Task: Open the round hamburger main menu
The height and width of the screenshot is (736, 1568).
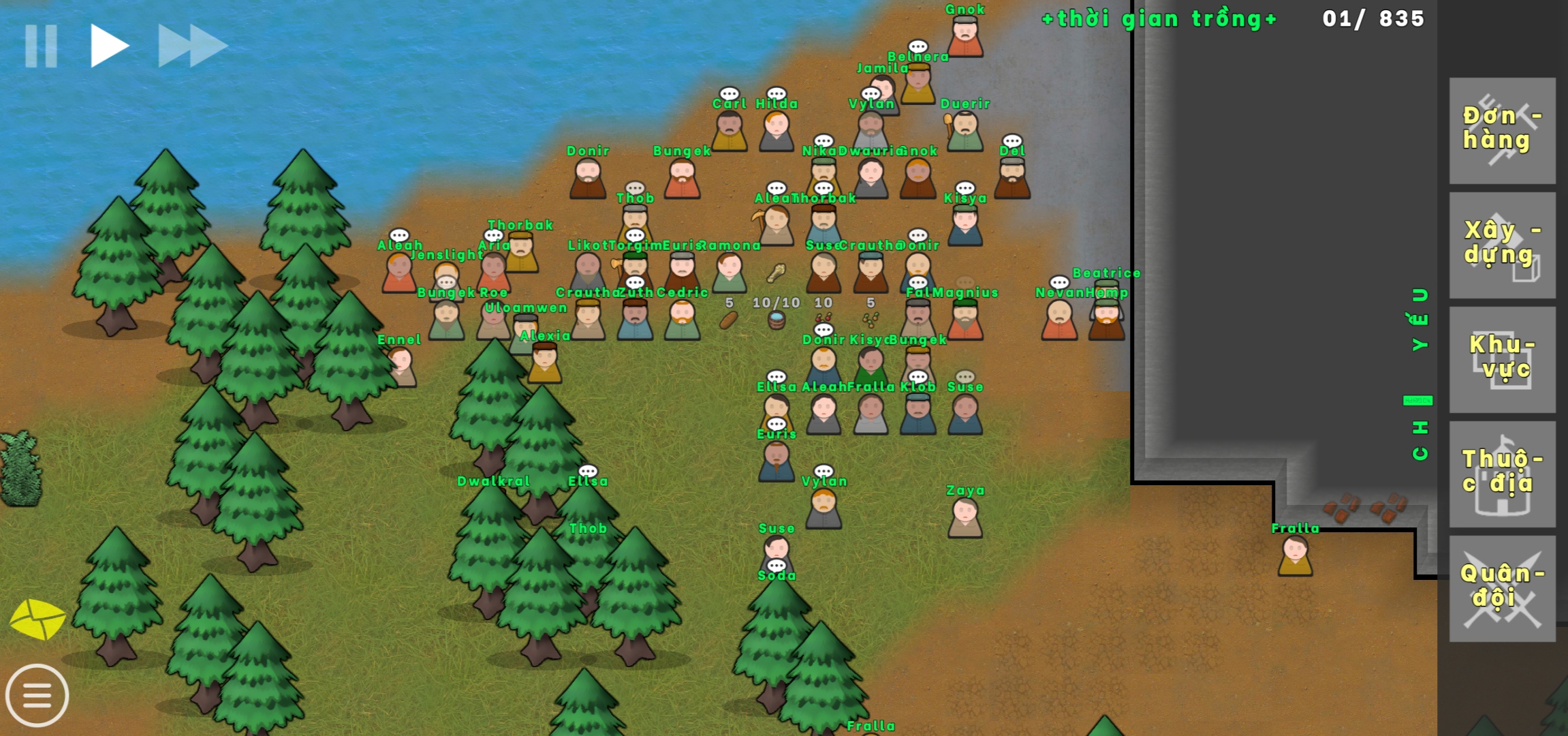Action: [37, 696]
